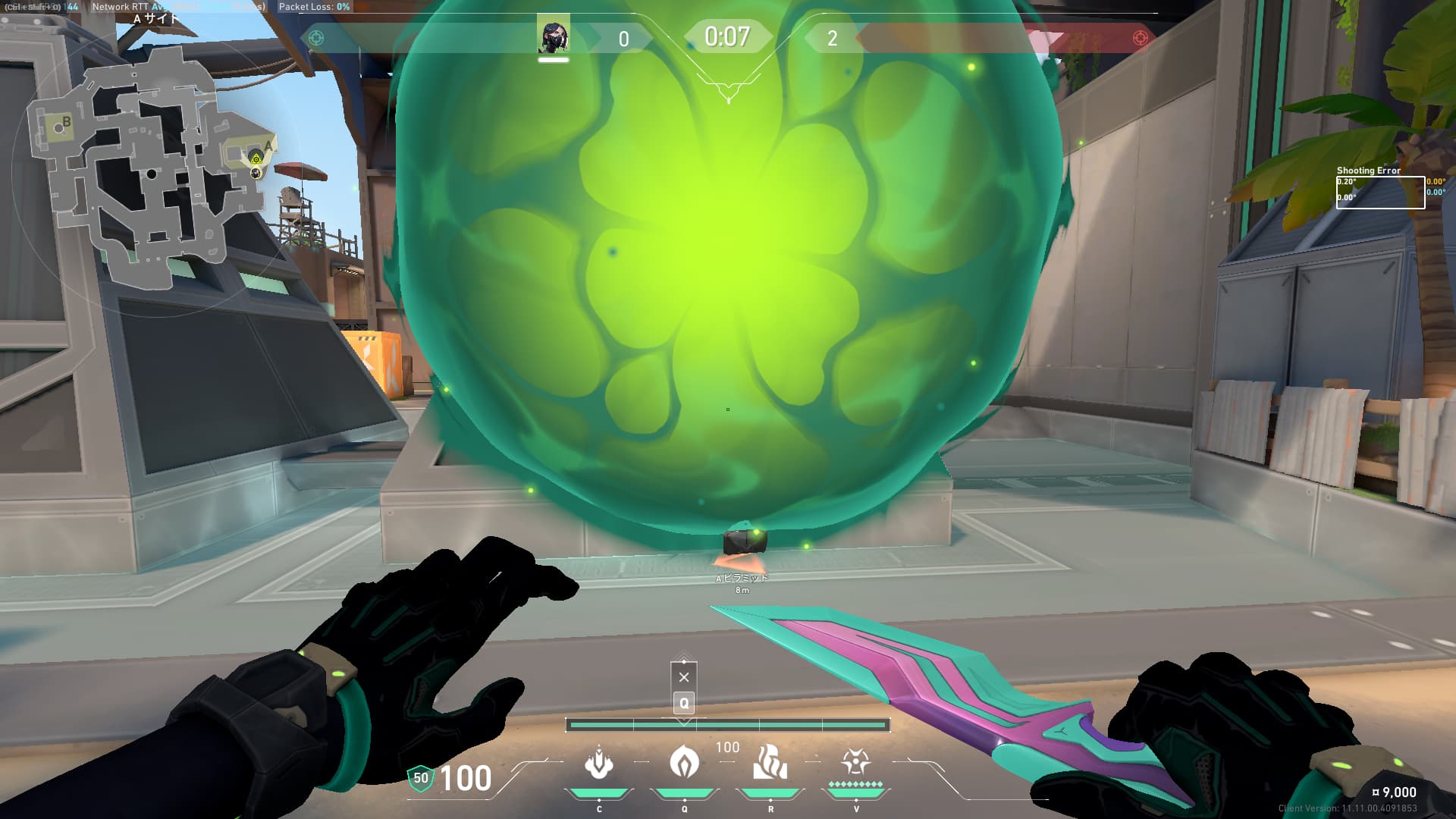Activate the Snake Bite ability icon

(598, 763)
